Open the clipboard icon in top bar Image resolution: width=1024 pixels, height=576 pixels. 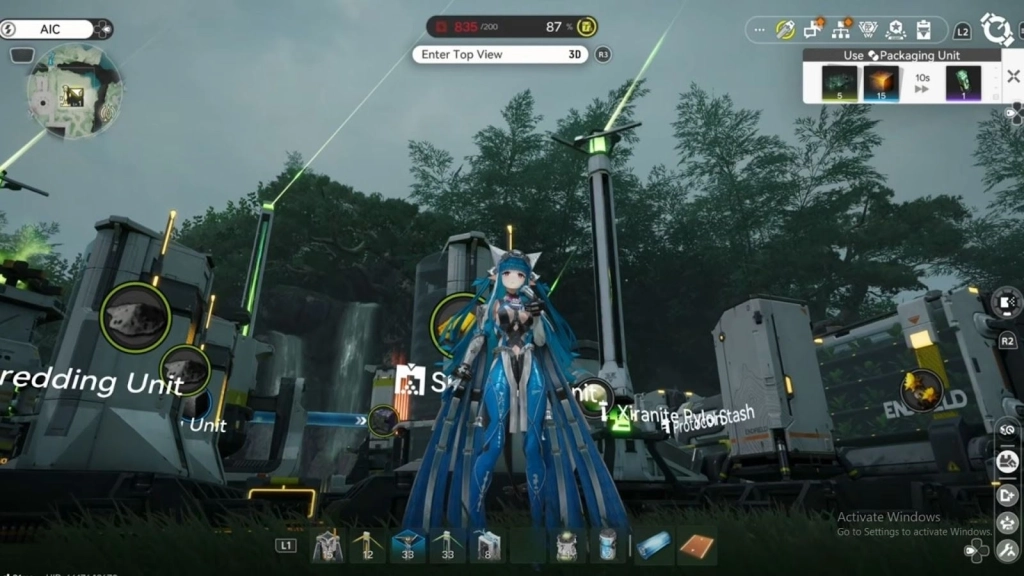(923, 29)
